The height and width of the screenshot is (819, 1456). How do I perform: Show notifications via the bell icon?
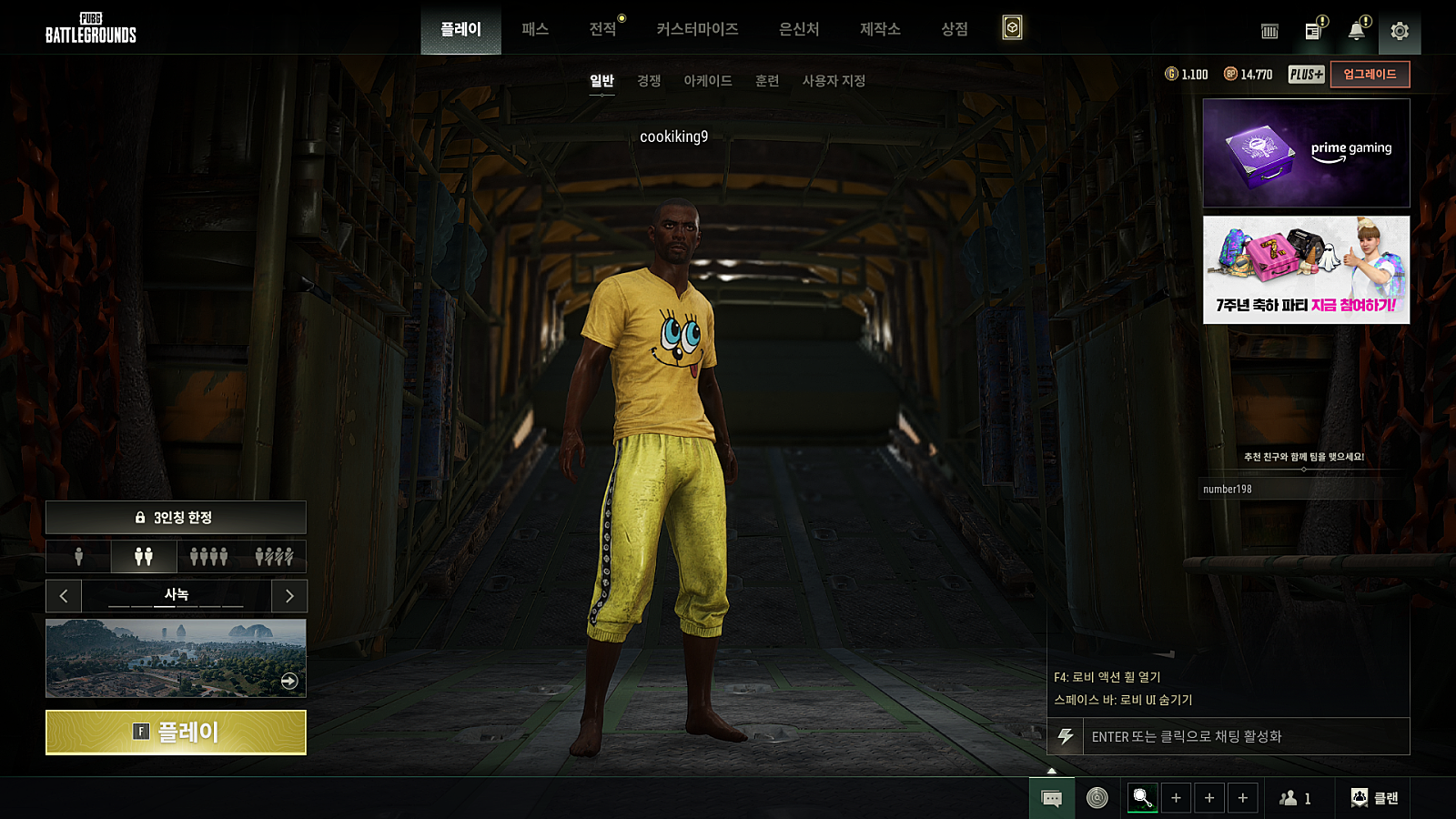pyautogui.click(x=1356, y=32)
